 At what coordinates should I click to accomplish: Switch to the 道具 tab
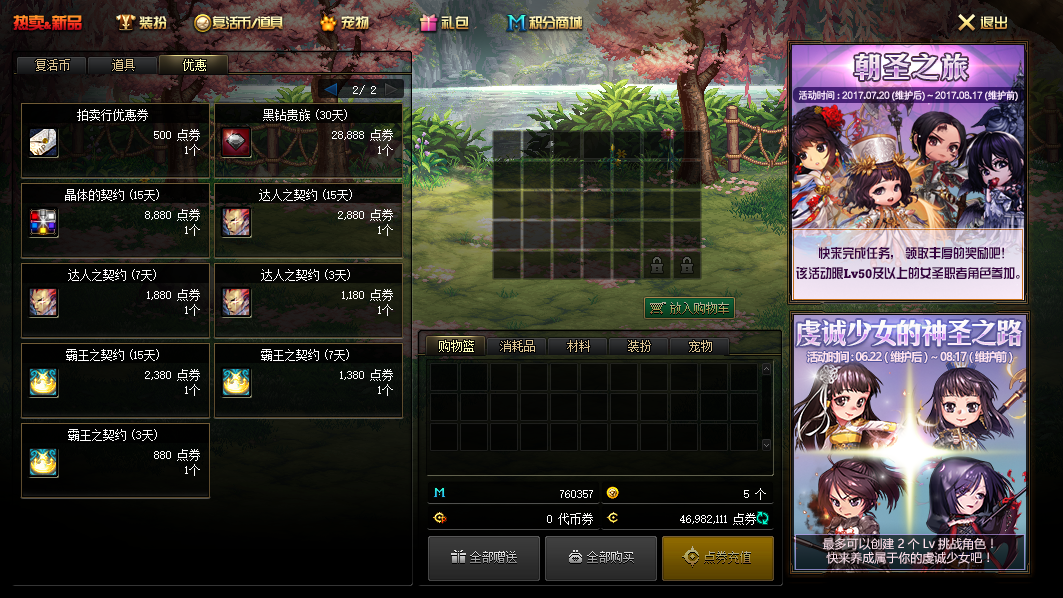[x=123, y=65]
